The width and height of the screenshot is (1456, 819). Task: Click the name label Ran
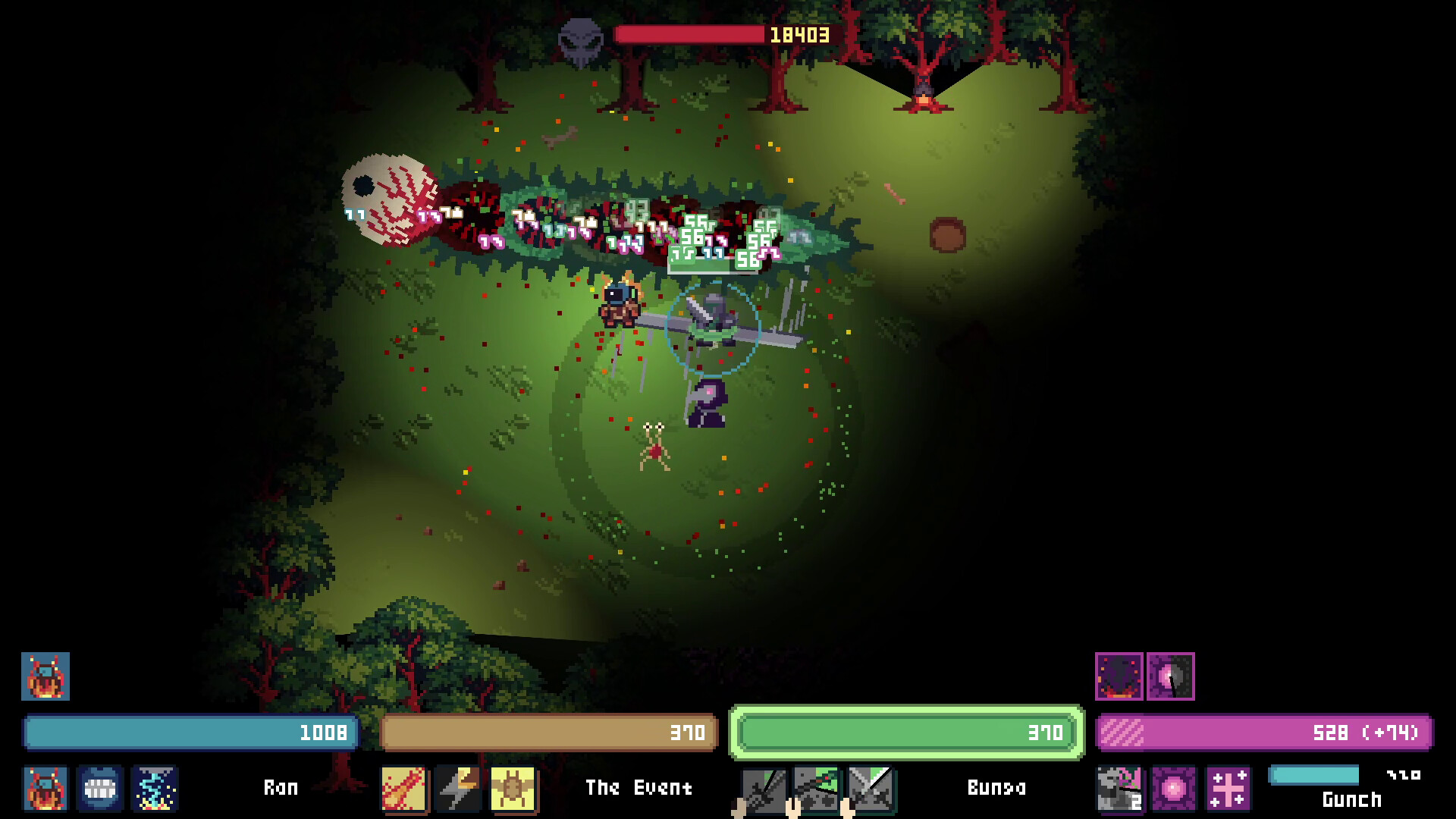(x=281, y=787)
